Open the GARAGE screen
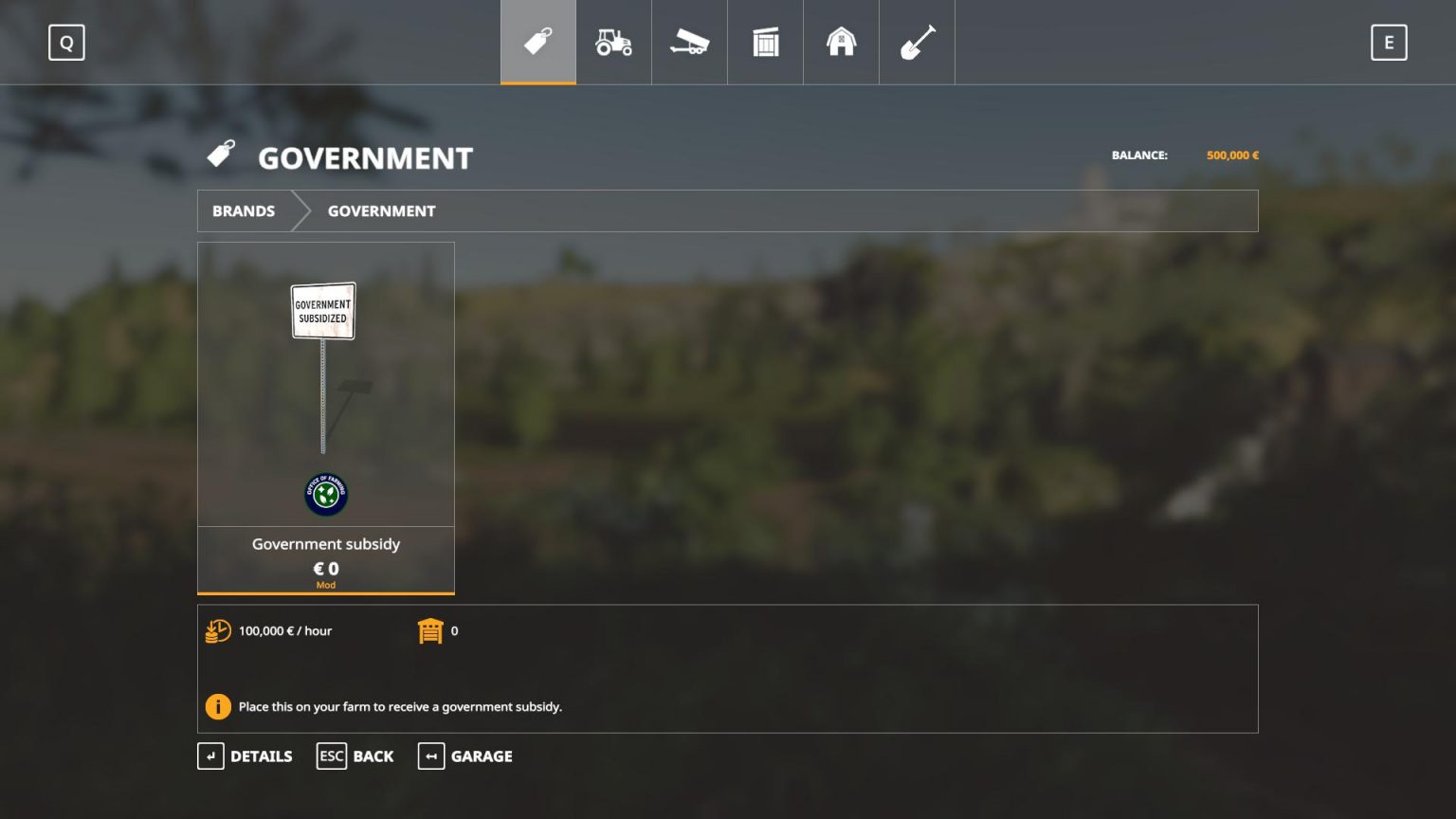Image resolution: width=1456 pixels, height=819 pixels. pos(464,755)
